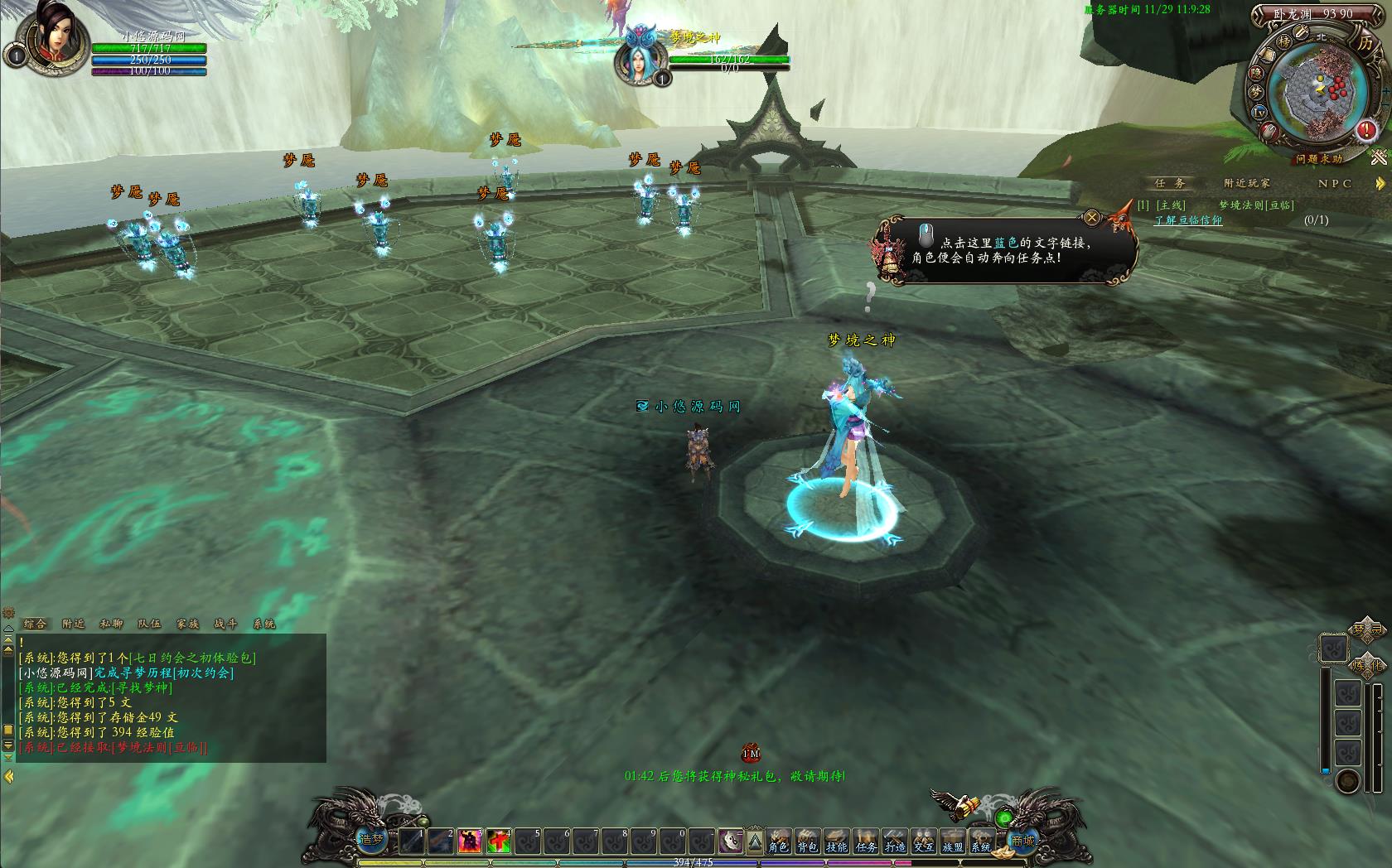Open the 系统 system menu in bottom bar
This screenshot has height=868, width=1392.
pos(981,841)
